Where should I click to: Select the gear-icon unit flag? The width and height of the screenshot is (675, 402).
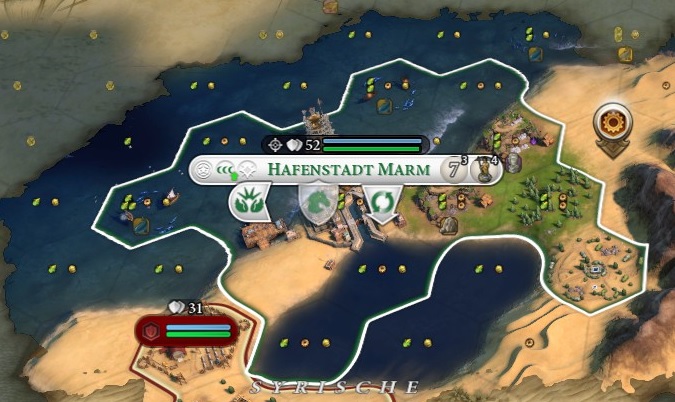tap(611, 124)
